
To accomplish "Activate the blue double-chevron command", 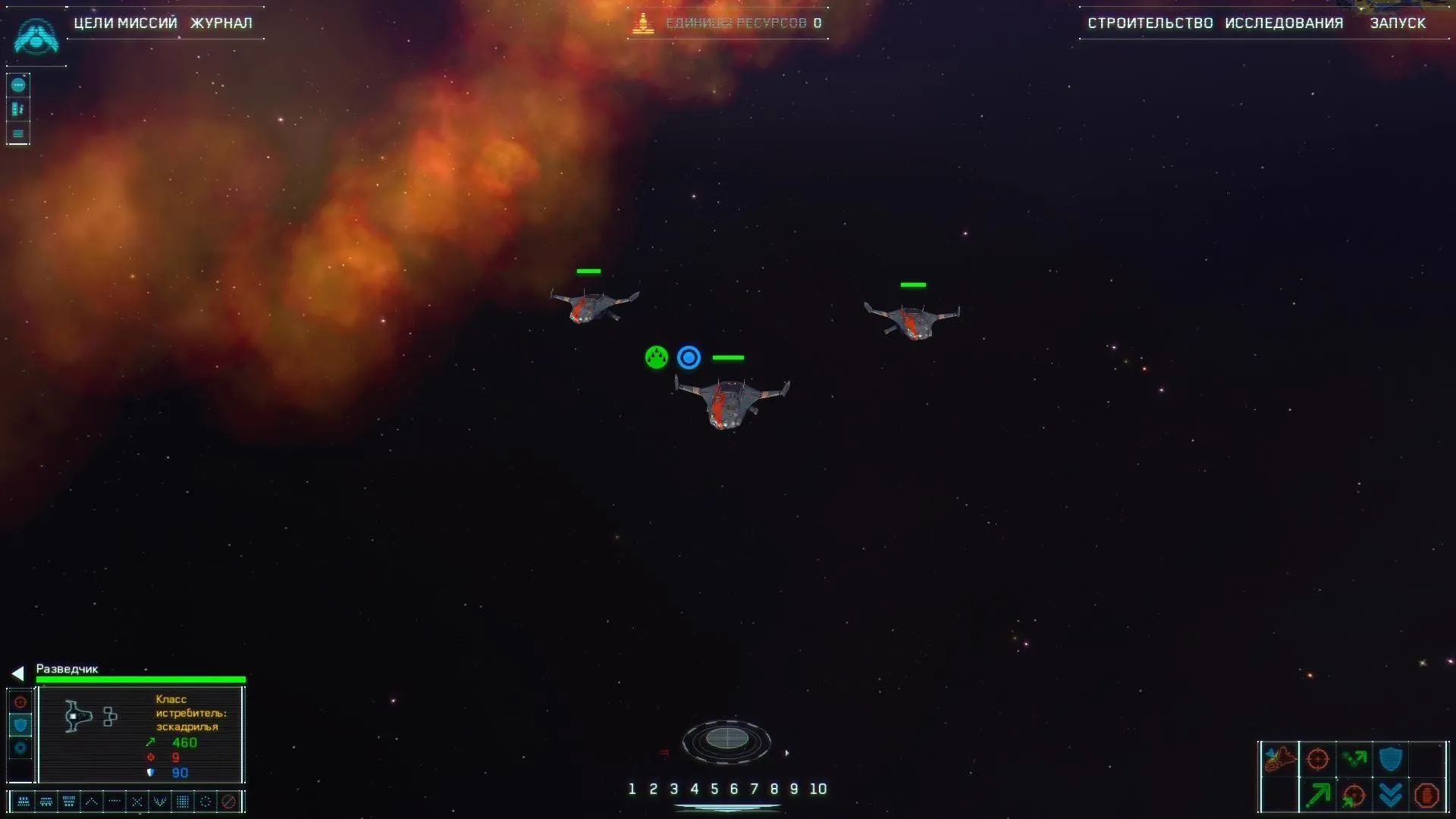I will 1390,795.
